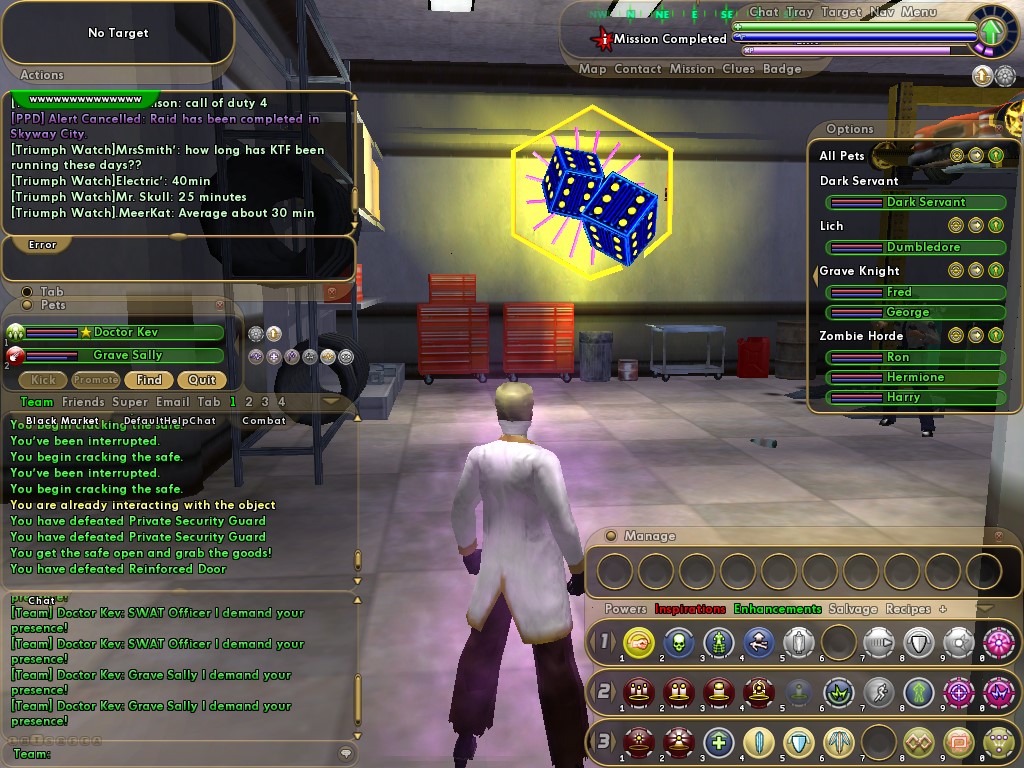The width and height of the screenshot is (1024, 768).
Task: Open the Map window
Action: click(x=593, y=69)
